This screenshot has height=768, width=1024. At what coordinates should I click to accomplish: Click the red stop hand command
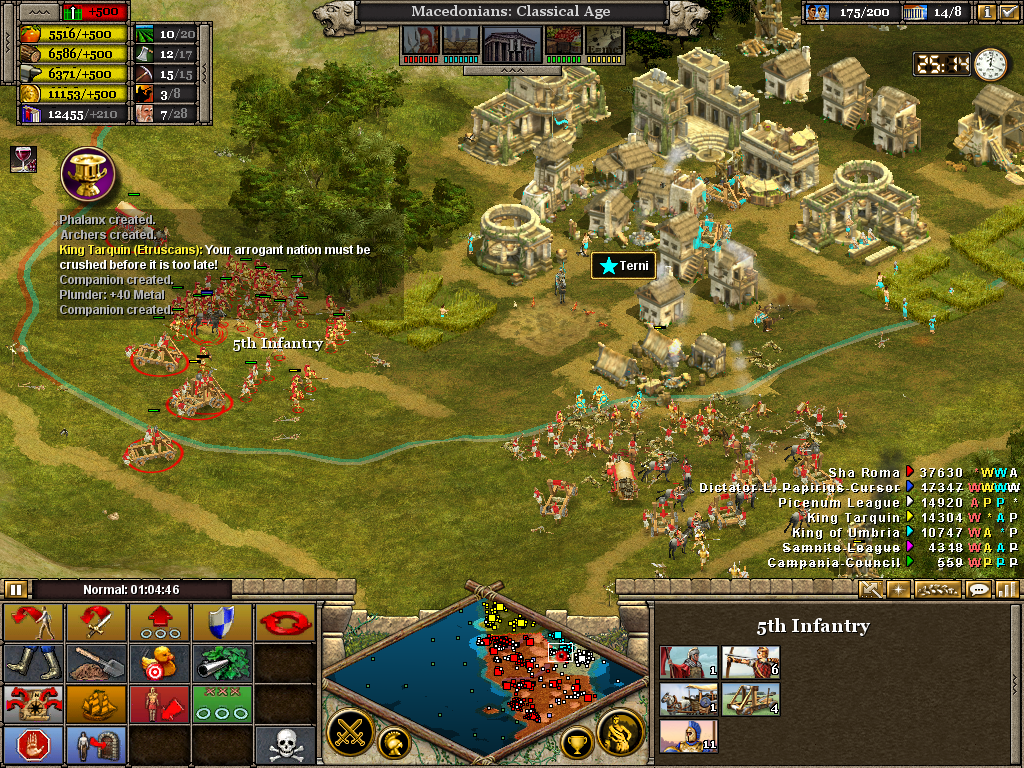pyautogui.click(x=33, y=745)
